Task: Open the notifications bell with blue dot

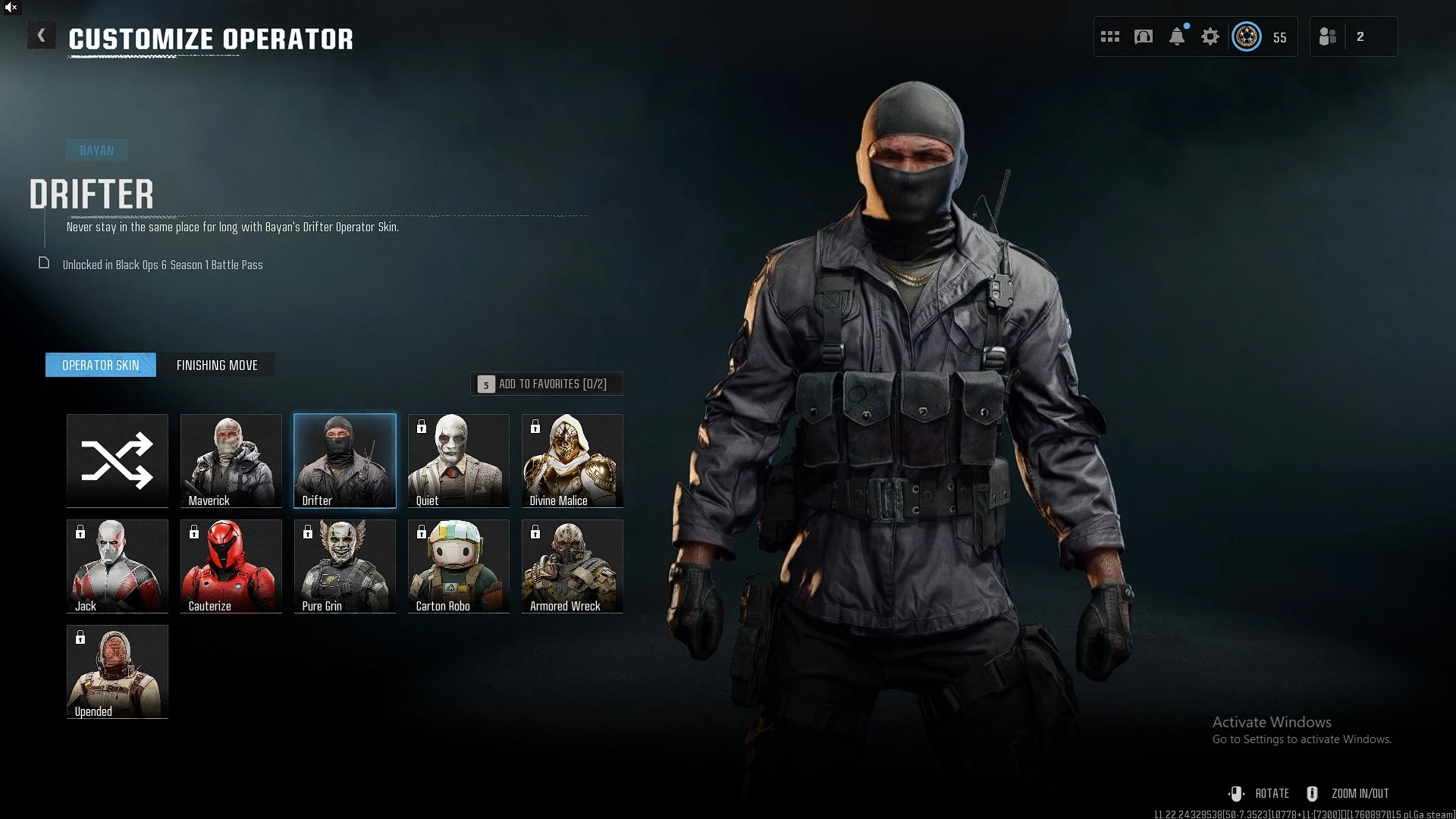Action: (x=1177, y=36)
